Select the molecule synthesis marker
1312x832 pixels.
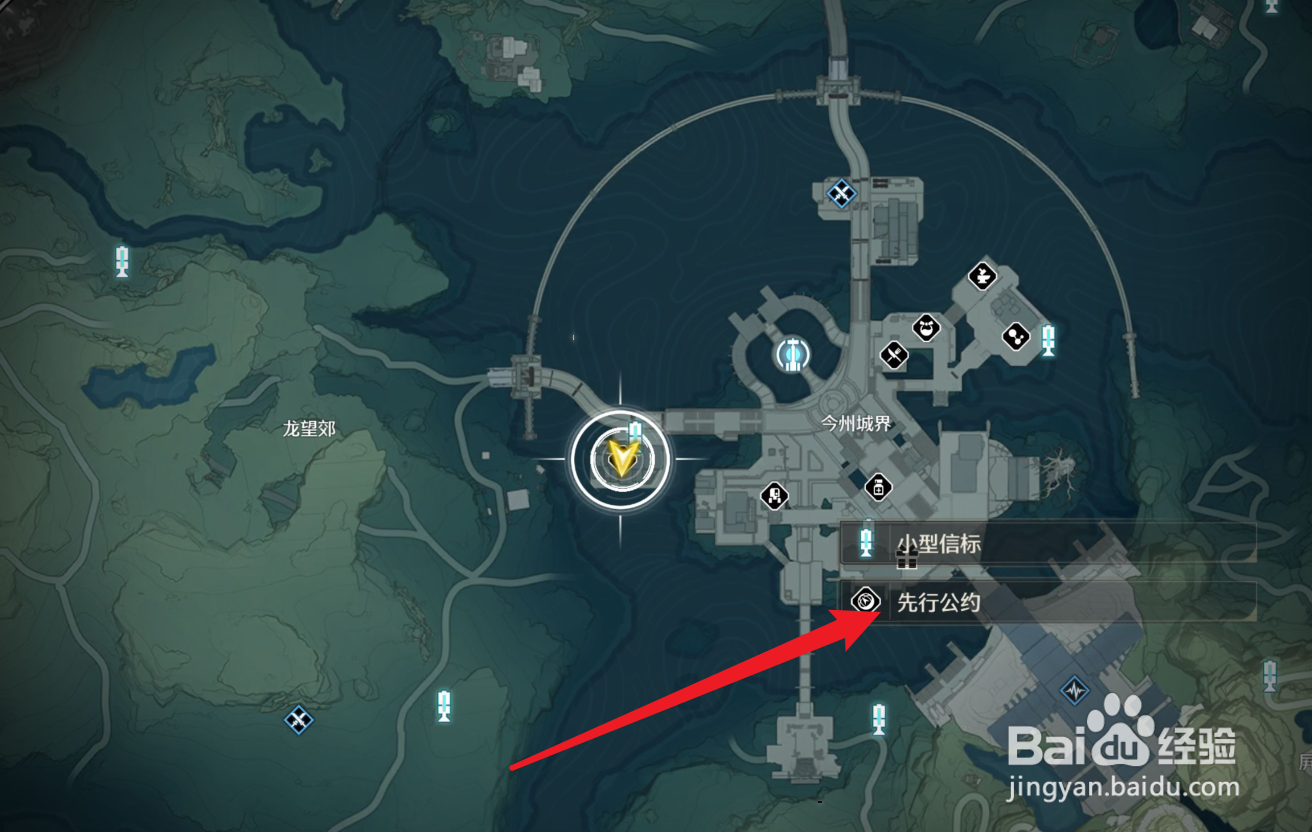[x=1016, y=337]
